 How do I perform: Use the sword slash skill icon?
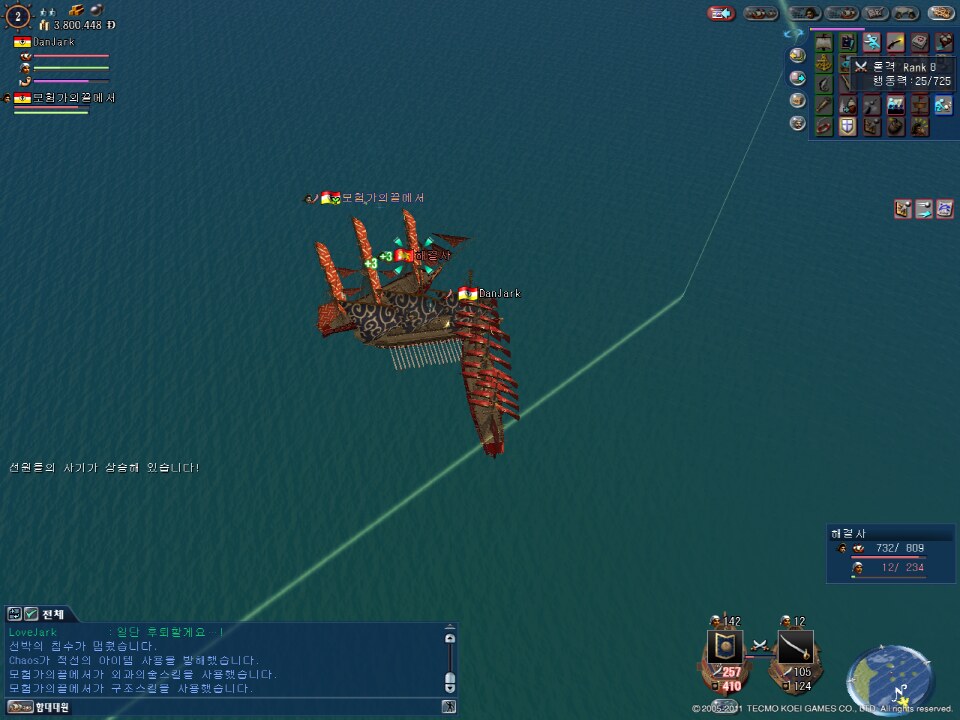click(895, 42)
